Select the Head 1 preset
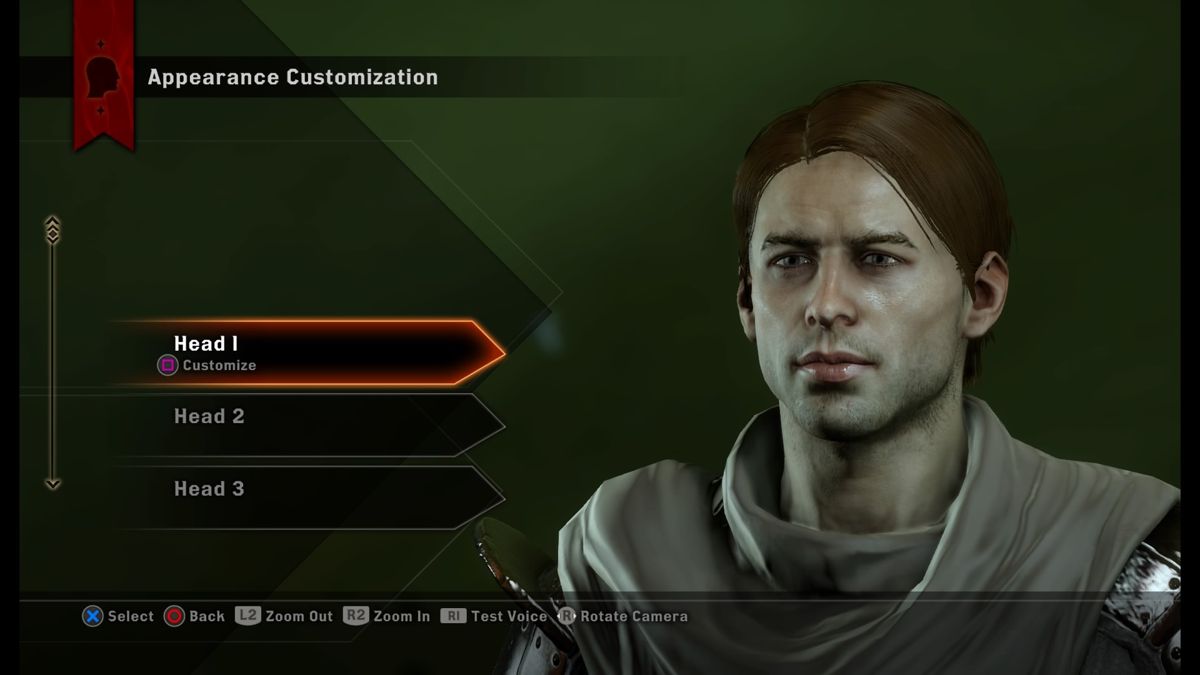This screenshot has width=1200, height=675. (310, 352)
